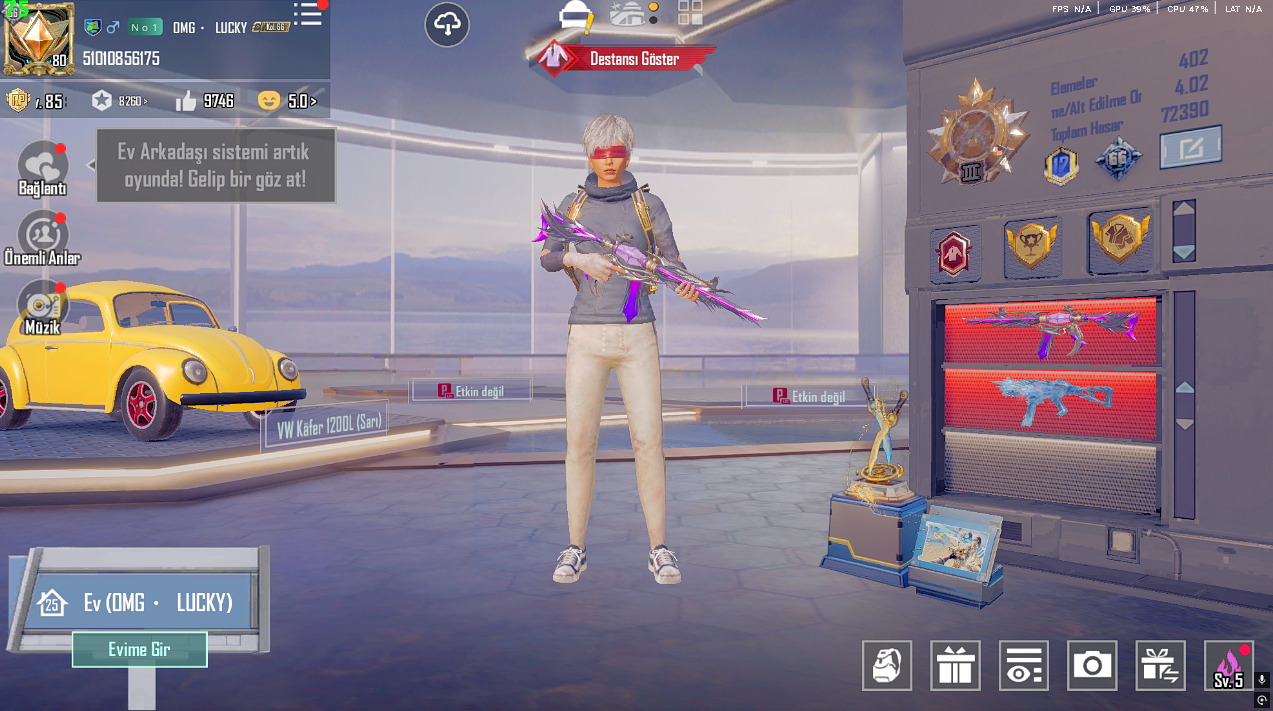Image resolution: width=1273 pixels, height=711 pixels.
Task: Open the 5.0 smiley rating
Action: (x=287, y=100)
